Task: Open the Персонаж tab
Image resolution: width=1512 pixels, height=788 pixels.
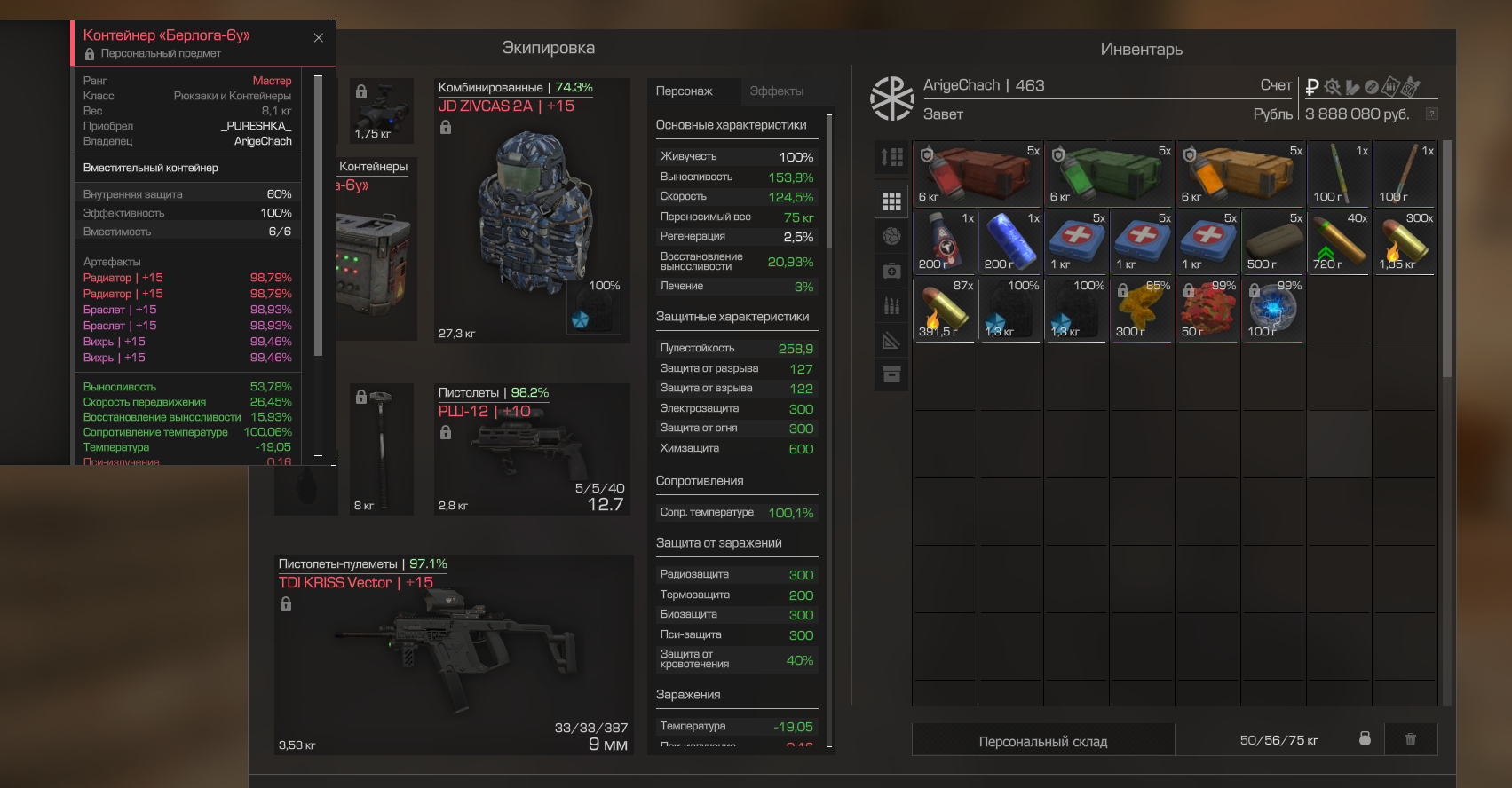Action: pos(684,91)
